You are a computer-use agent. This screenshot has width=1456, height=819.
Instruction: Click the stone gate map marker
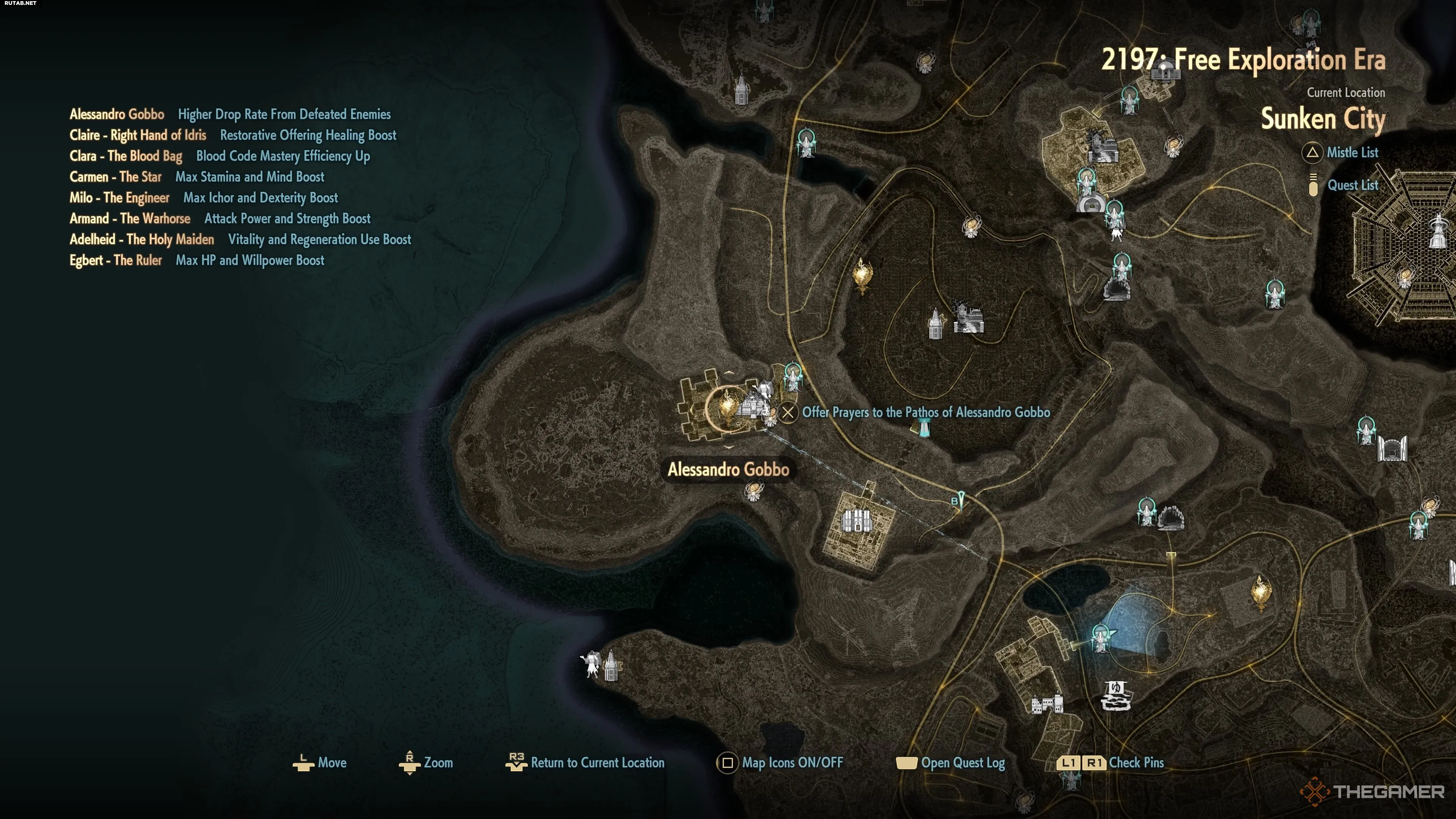(x=1392, y=449)
